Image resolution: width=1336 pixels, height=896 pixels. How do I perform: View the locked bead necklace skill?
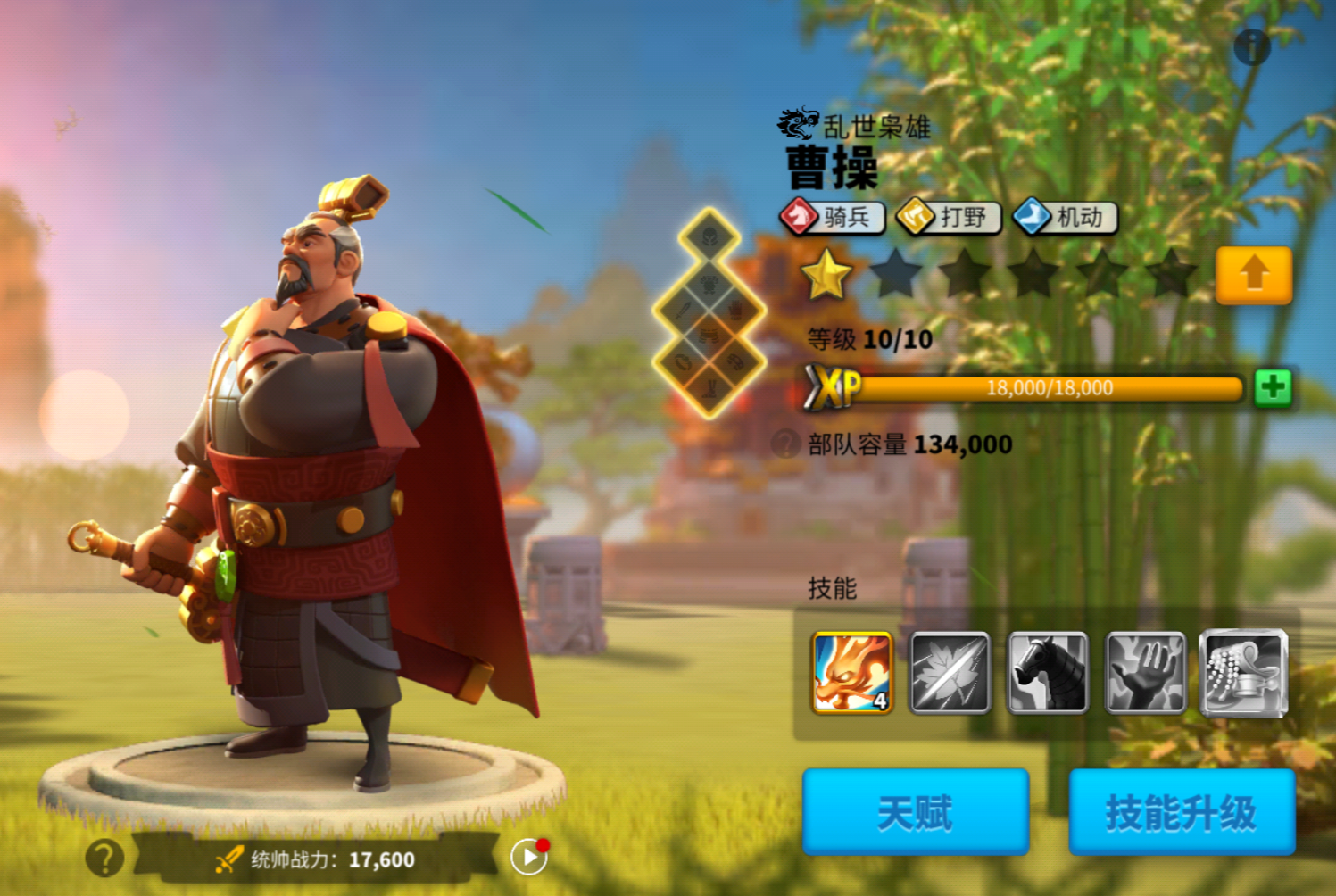tap(1244, 673)
